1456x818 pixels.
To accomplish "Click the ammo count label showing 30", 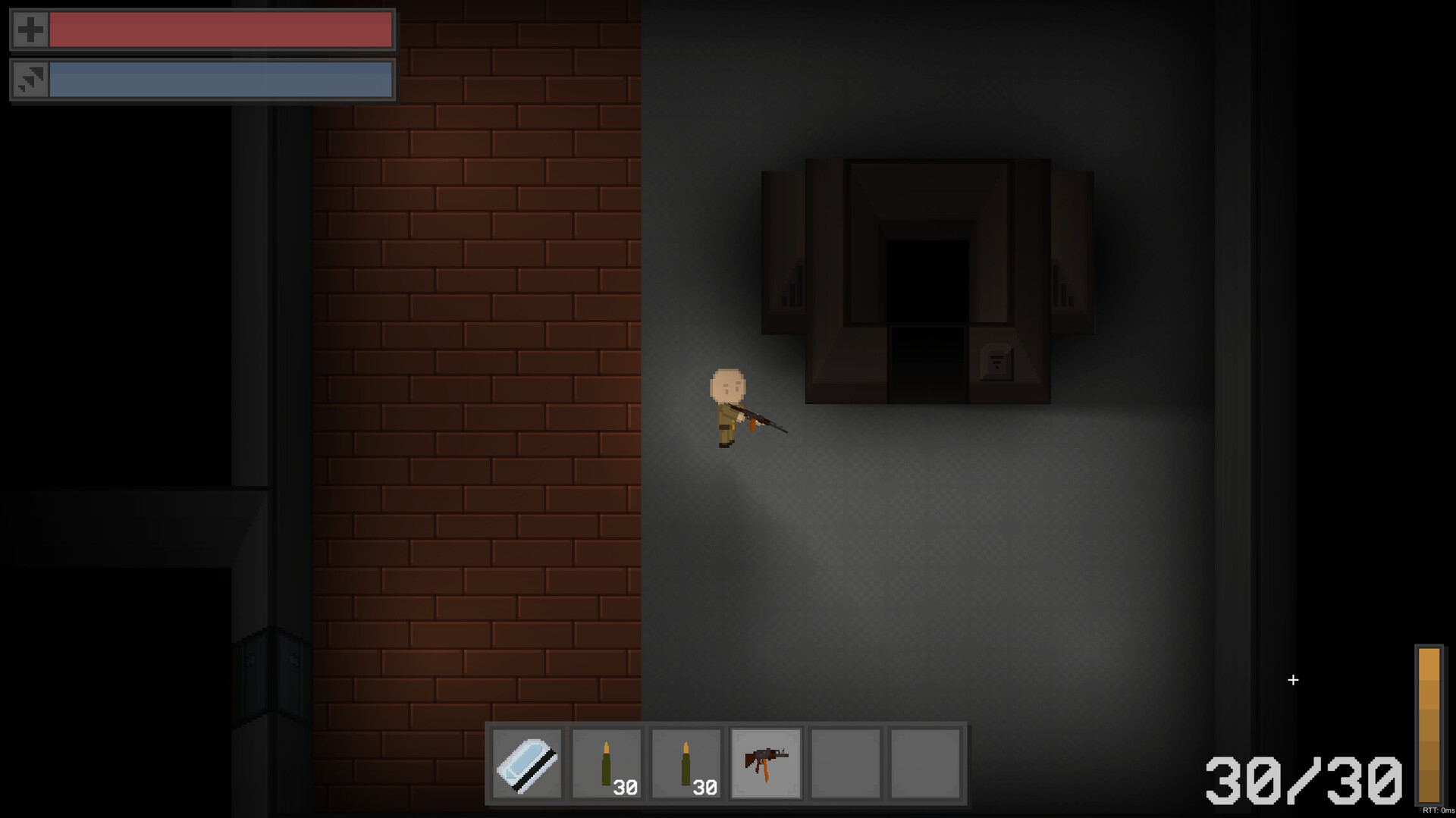I will point(626,788).
